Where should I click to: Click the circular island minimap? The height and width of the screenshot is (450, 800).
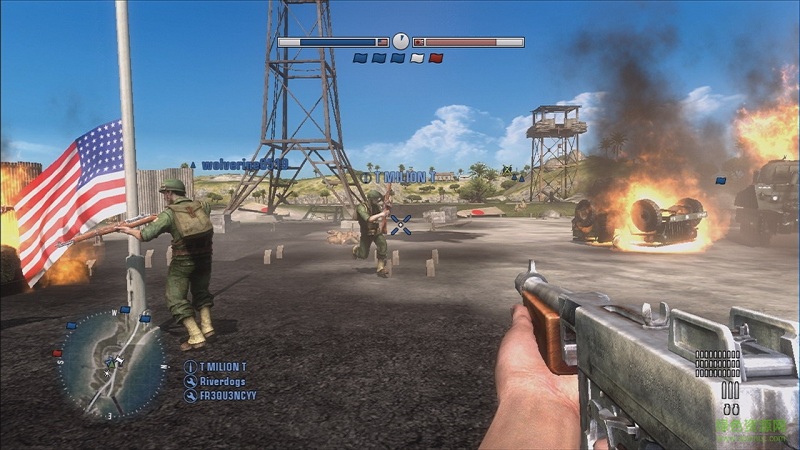tap(111, 362)
